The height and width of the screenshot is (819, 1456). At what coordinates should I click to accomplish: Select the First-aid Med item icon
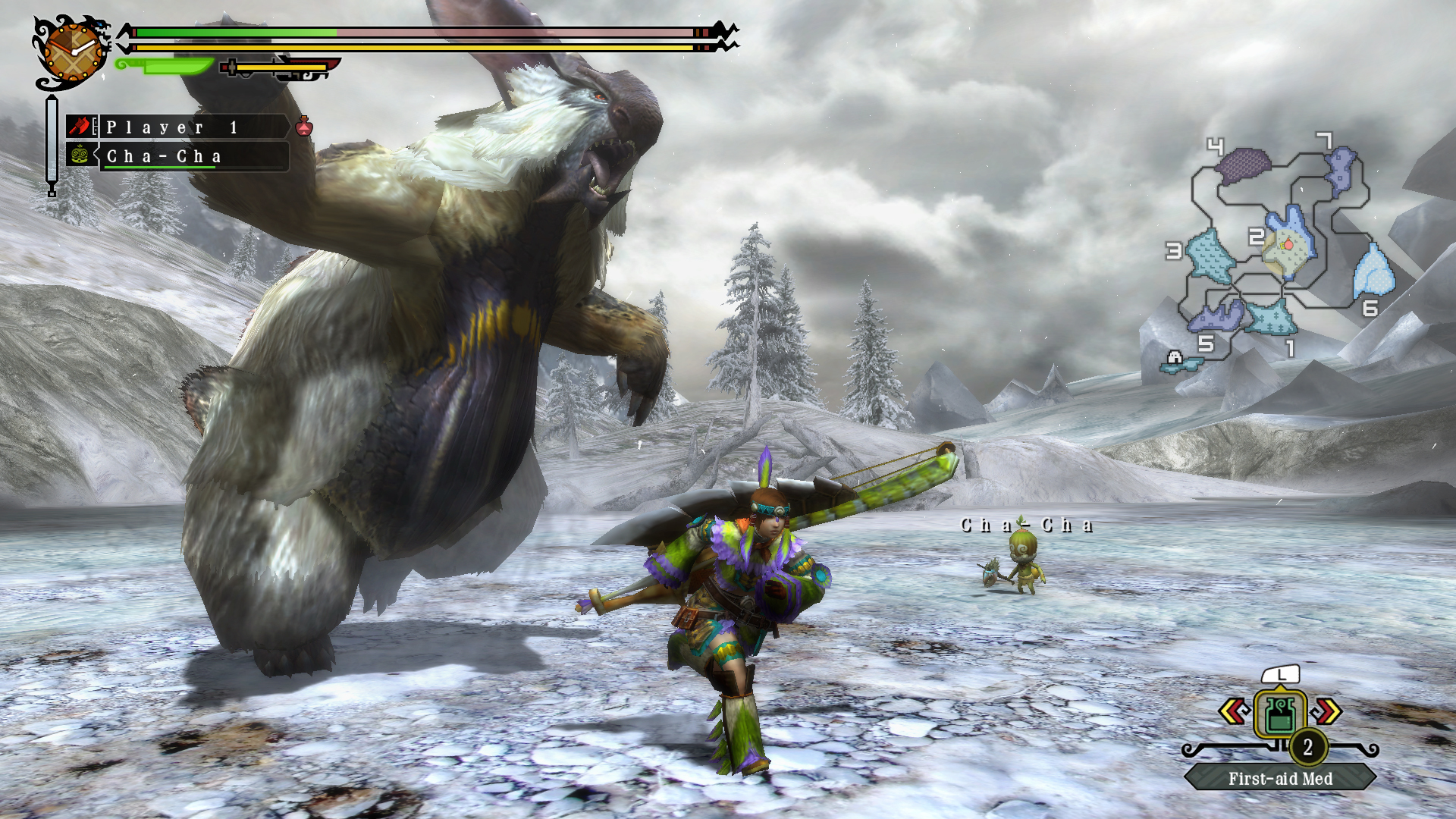tap(1280, 714)
